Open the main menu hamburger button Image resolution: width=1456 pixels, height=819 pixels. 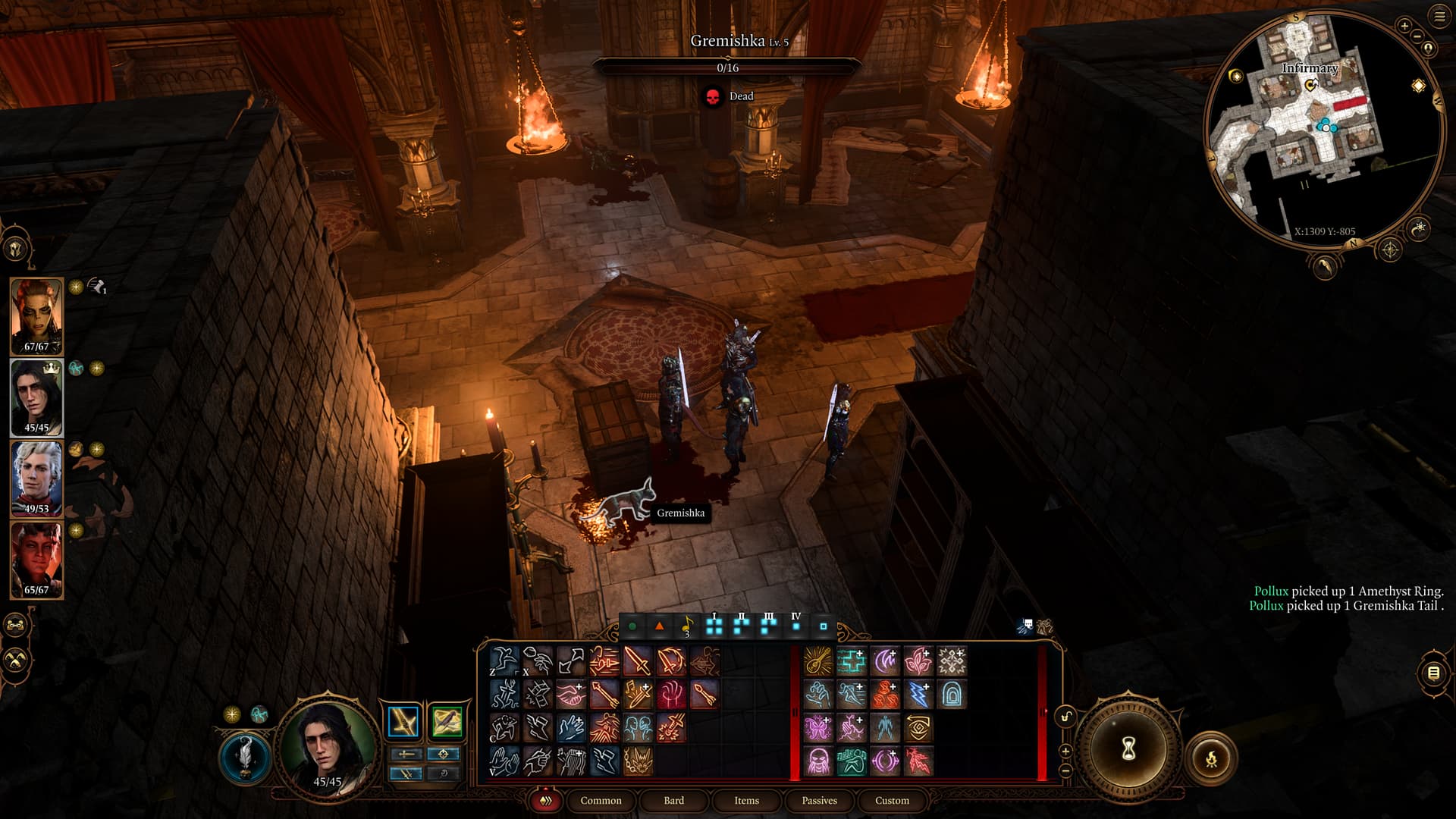click(x=1439, y=17)
